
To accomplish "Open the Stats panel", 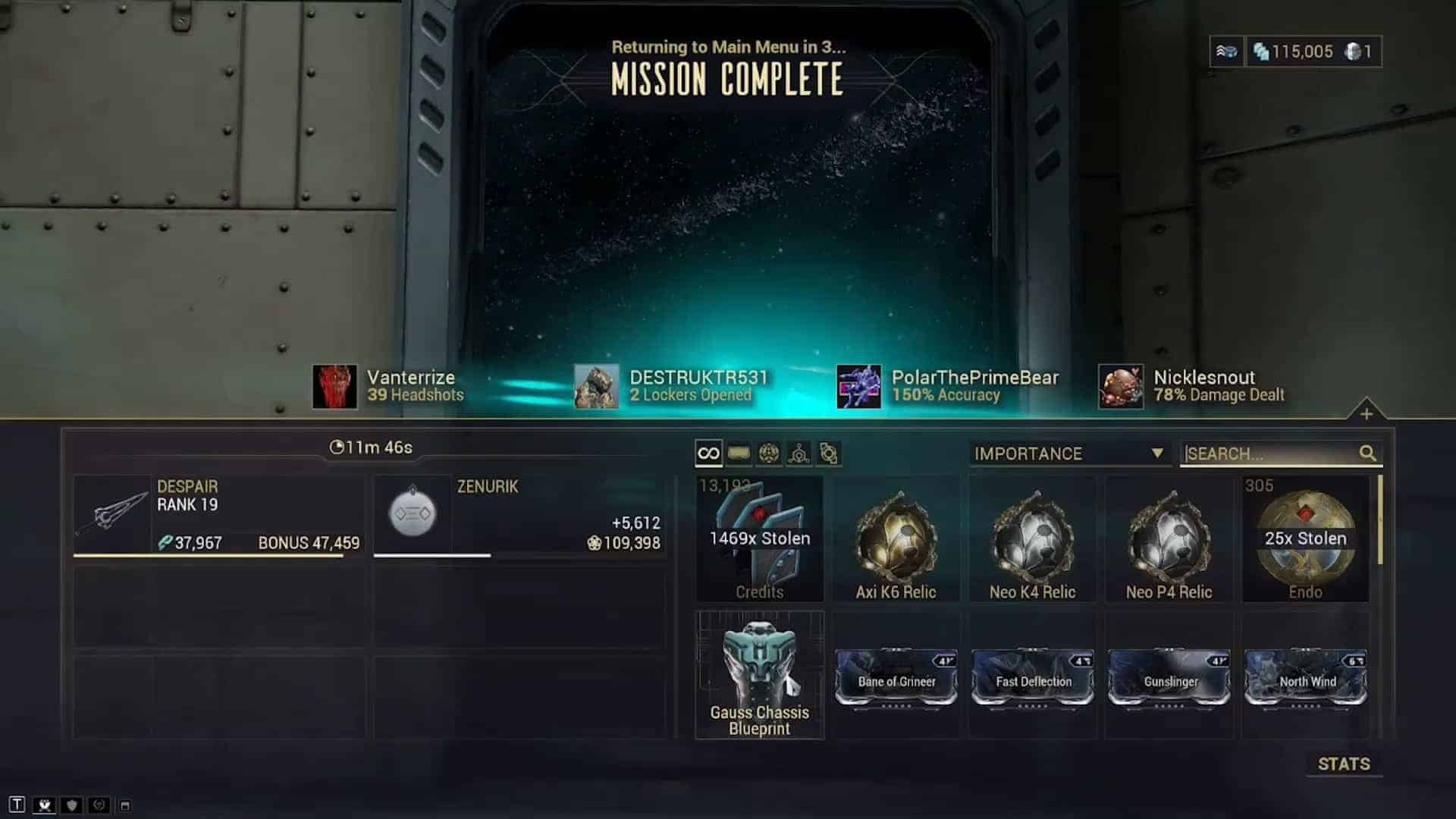I will coord(1343,764).
